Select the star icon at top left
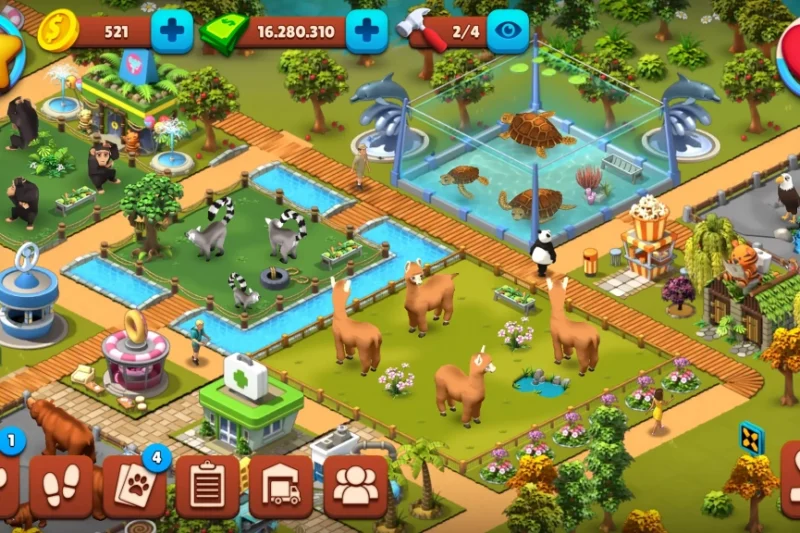The height and width of the screenshot is (533, 800). coord(8,50)
